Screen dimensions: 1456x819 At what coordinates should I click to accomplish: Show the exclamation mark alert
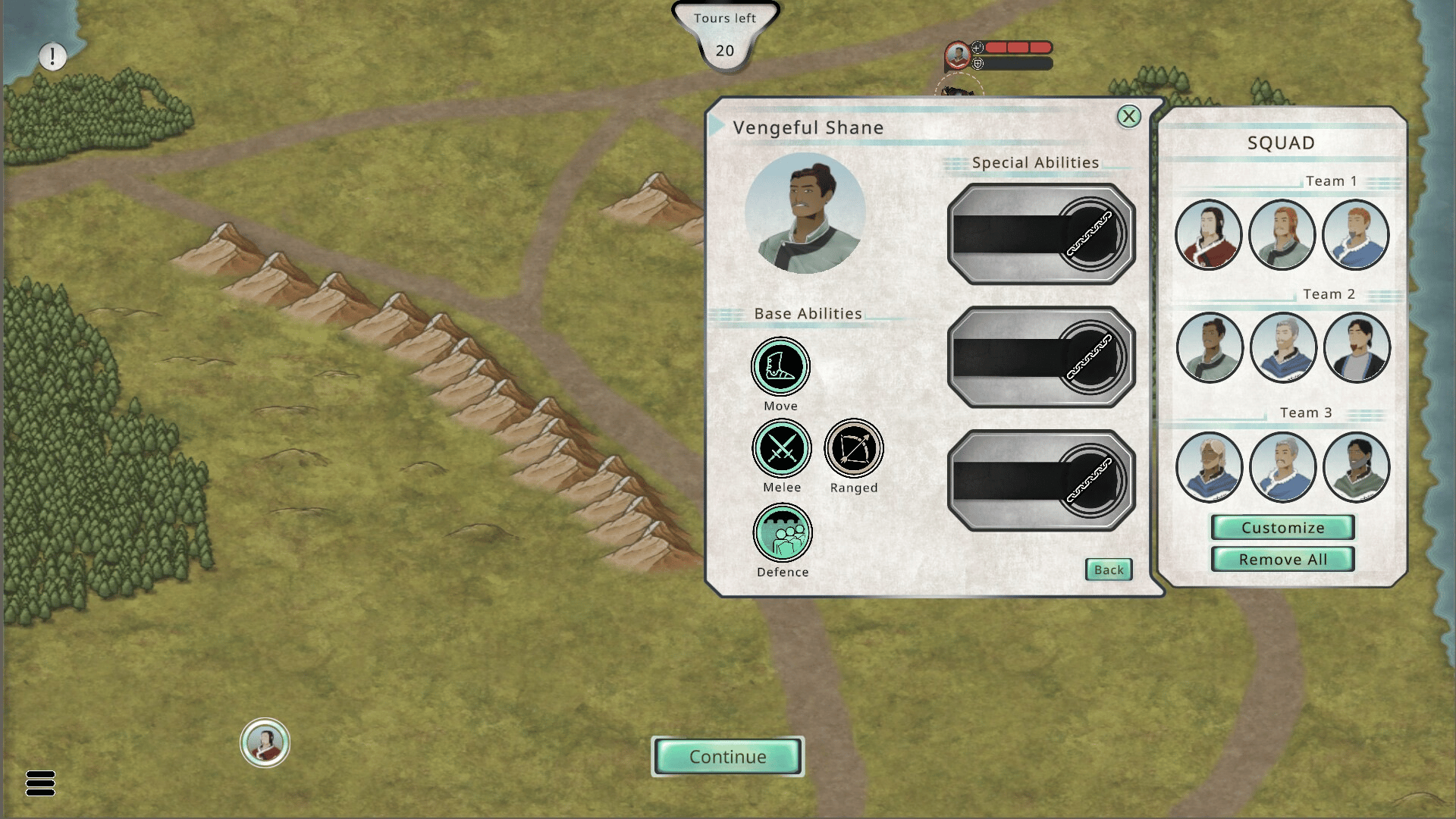click(52, 56)
